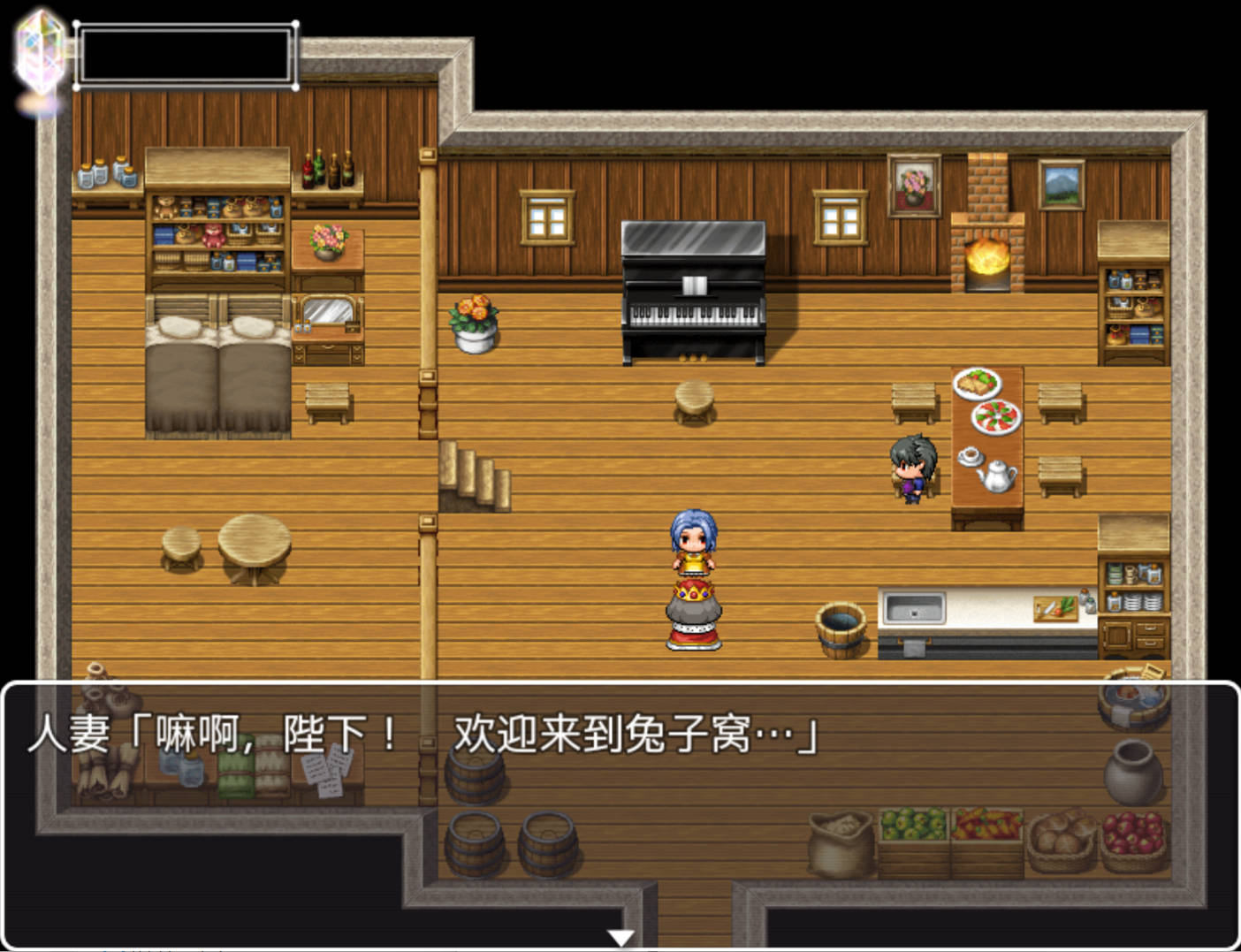This screenshot has height=952, width=1241.
Task: Click the mountain landscape painting
Action: coord(1064,186)
